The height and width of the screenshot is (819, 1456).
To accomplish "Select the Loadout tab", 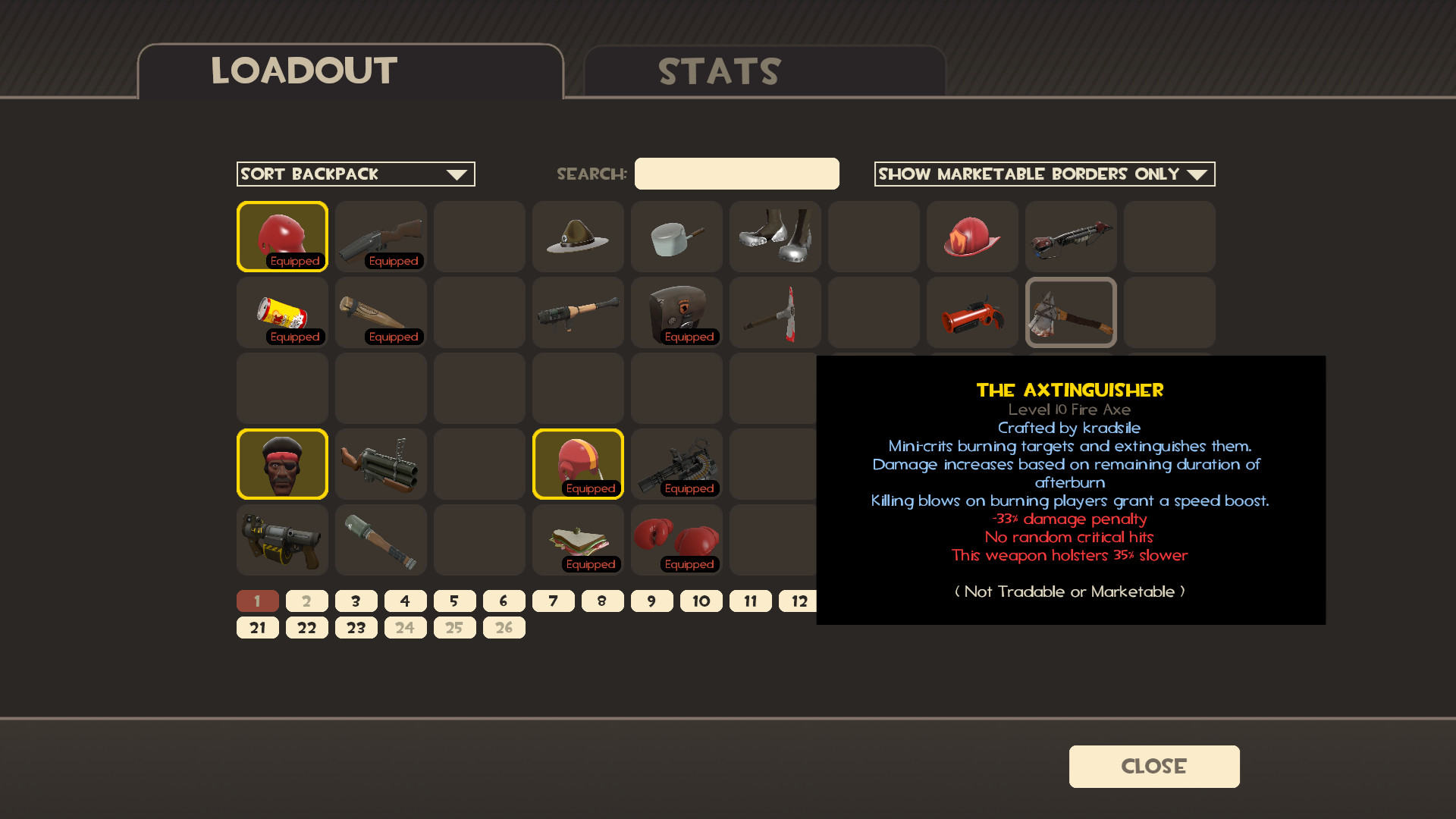I will click(302, 71).
